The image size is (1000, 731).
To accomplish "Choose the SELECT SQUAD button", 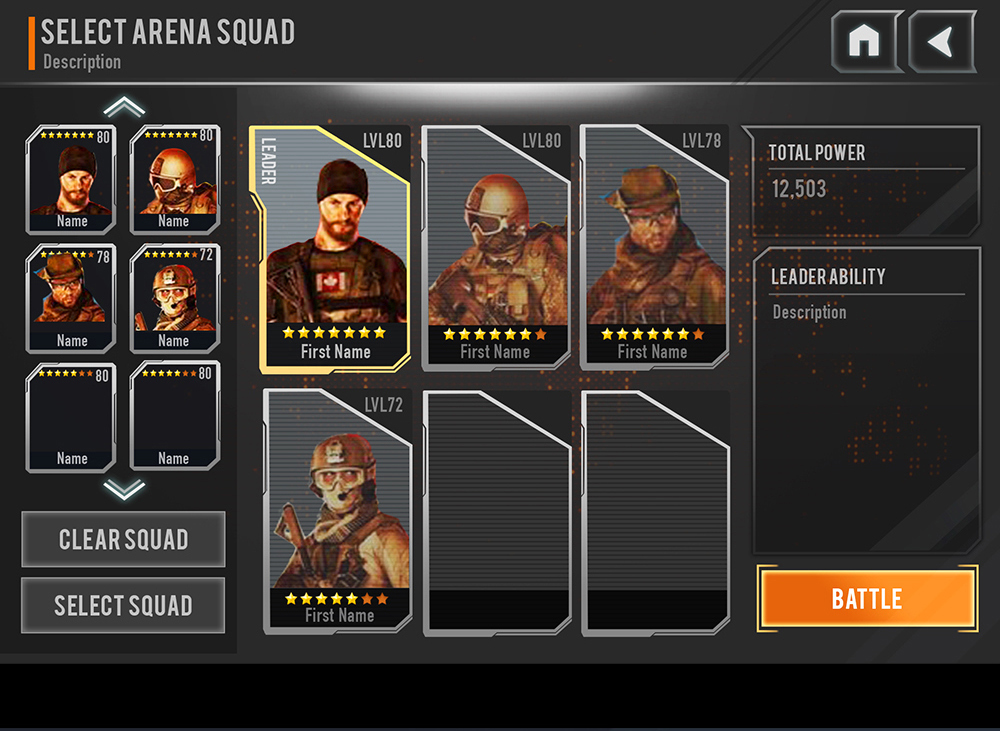I will point(123,605).
